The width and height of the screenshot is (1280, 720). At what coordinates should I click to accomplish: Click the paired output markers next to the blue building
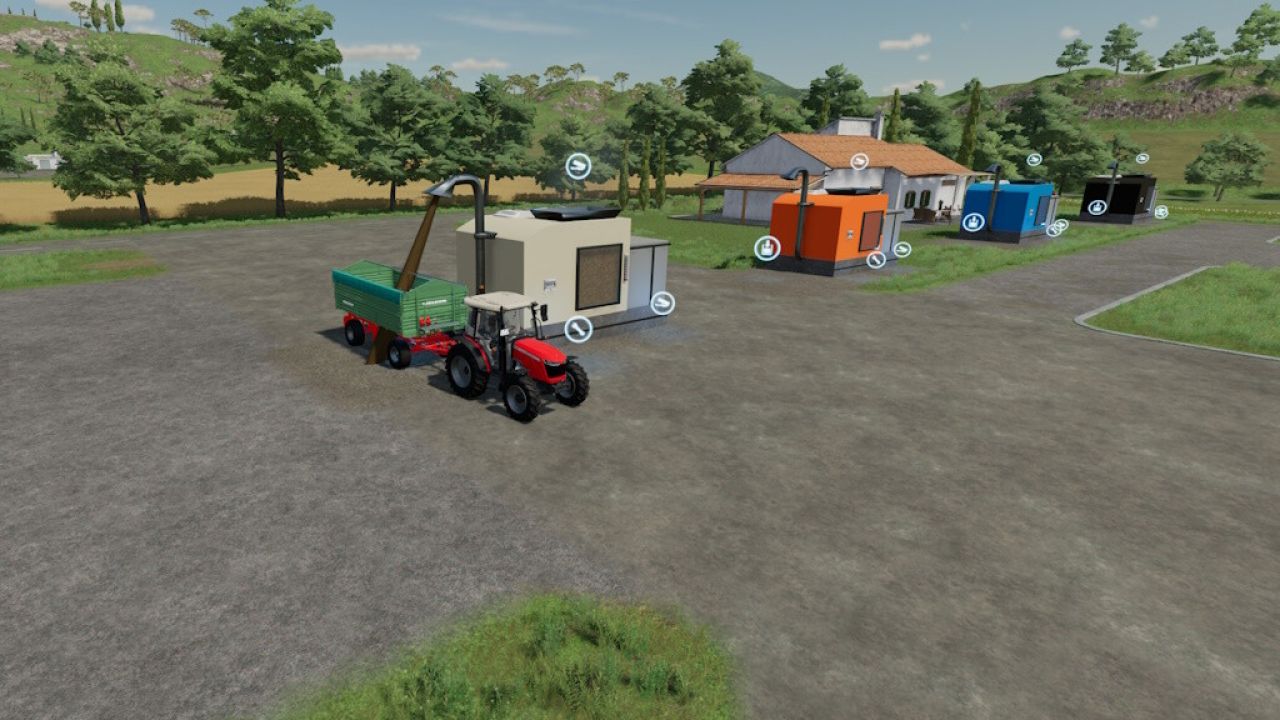(1056, 227)
